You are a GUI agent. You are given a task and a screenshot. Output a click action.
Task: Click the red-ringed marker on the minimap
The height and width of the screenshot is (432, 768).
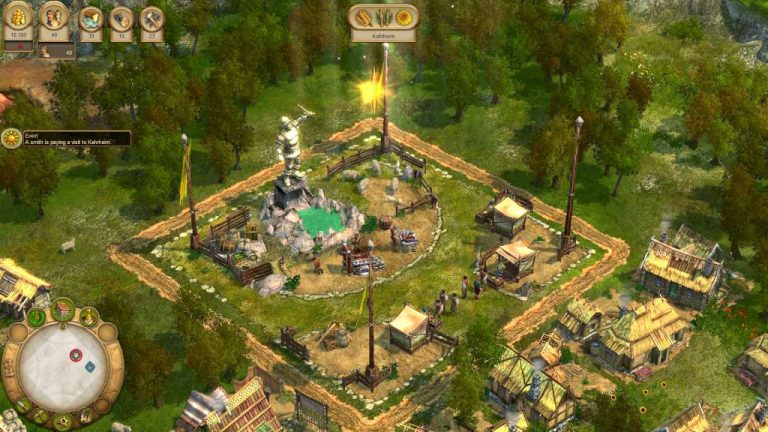pyautogui.click(x=75, y=355)
